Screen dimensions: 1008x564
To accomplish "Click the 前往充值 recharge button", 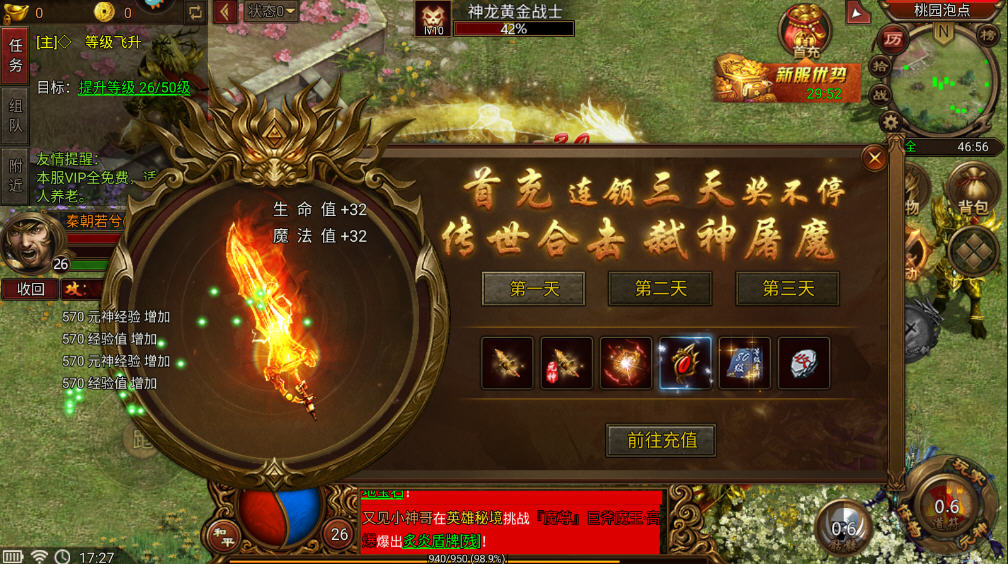I will [662, 440].
